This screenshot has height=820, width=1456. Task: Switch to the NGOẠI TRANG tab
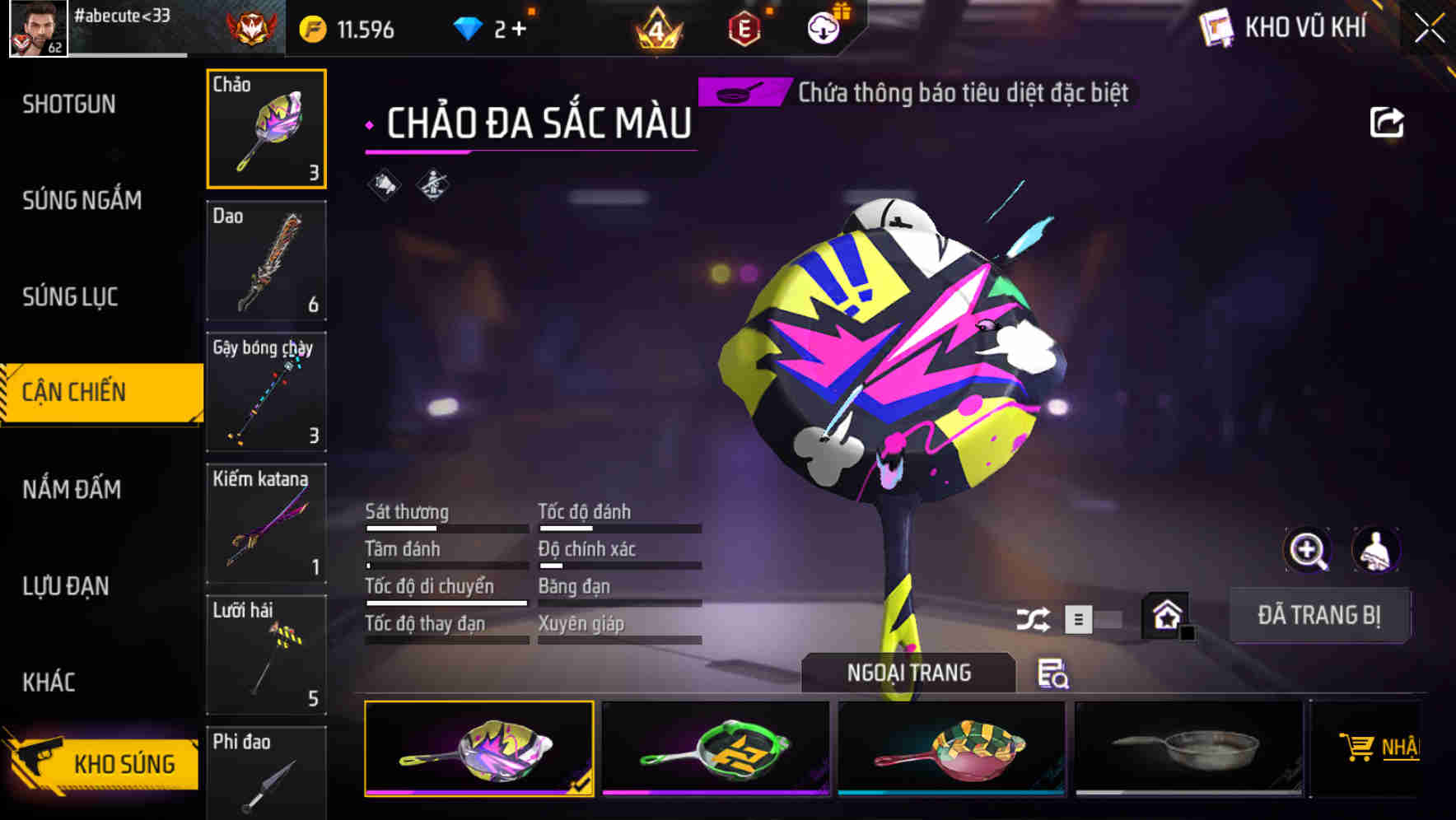pyautogui.click(x=908, y=673)
